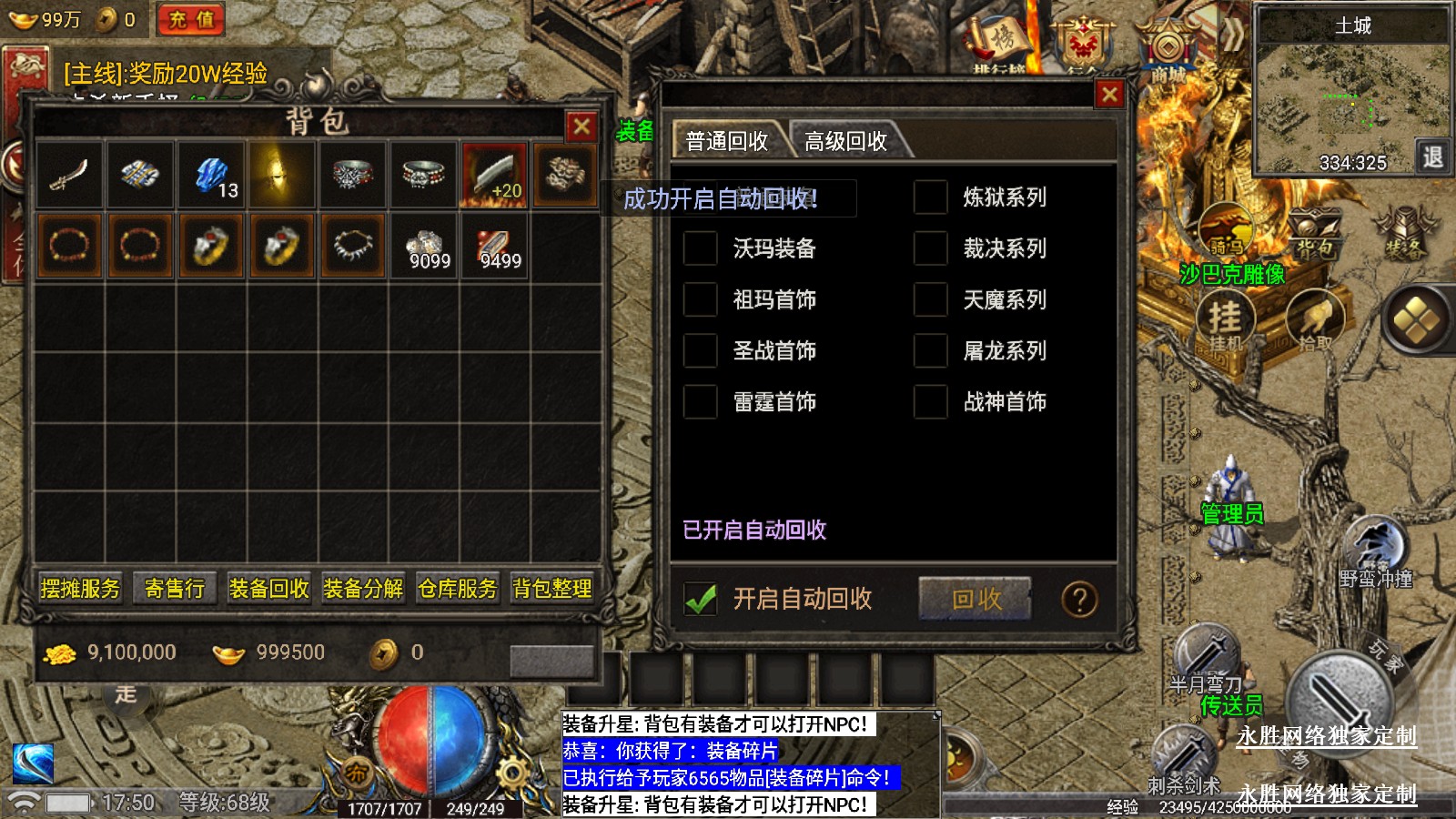This screenshot has width=1456, height=819.
Task: Enable the 祖玛首饰 recycle option
Action: pyautogui.click(x=701, y=299)
